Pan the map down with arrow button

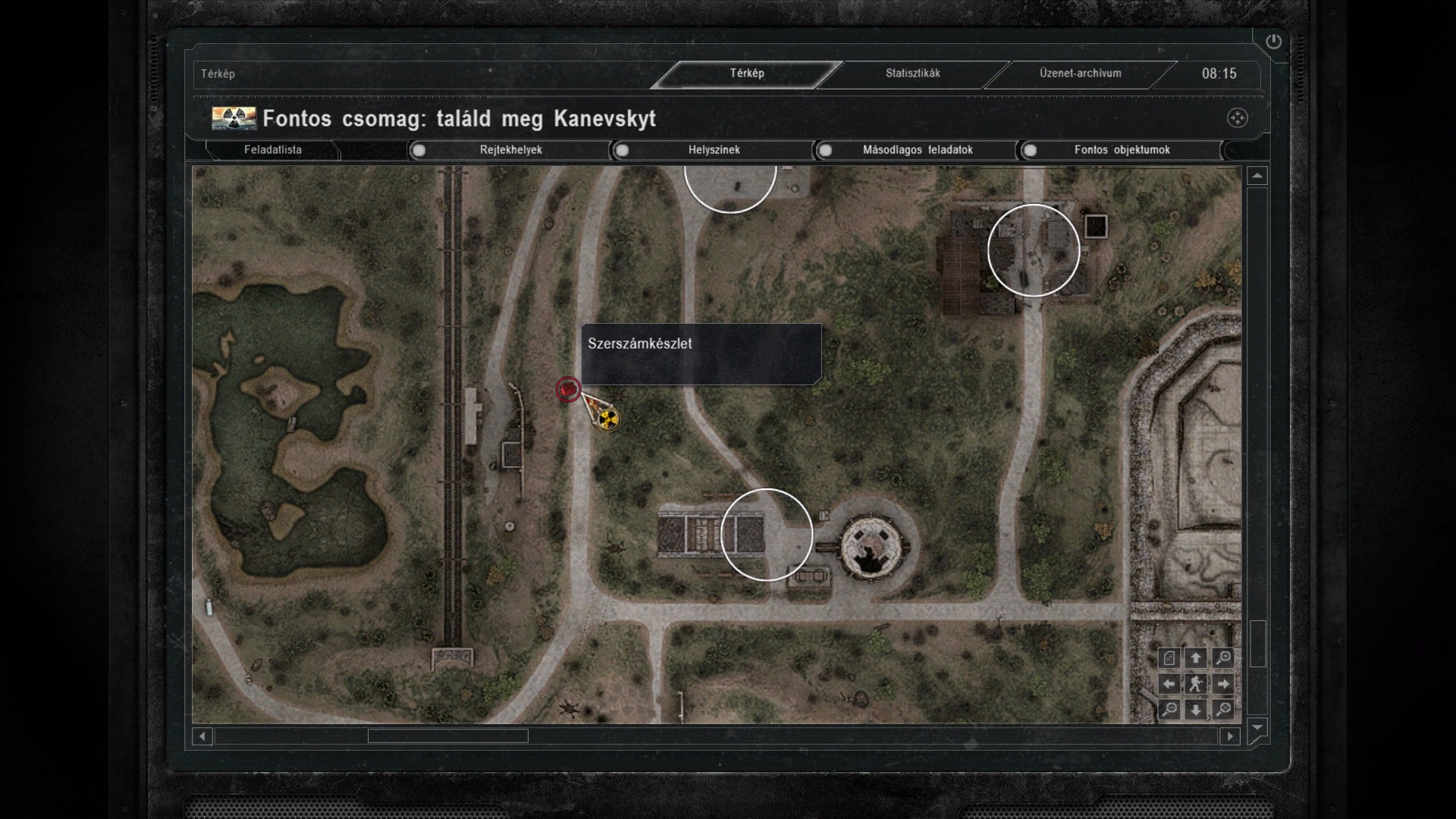point(1196,710)
